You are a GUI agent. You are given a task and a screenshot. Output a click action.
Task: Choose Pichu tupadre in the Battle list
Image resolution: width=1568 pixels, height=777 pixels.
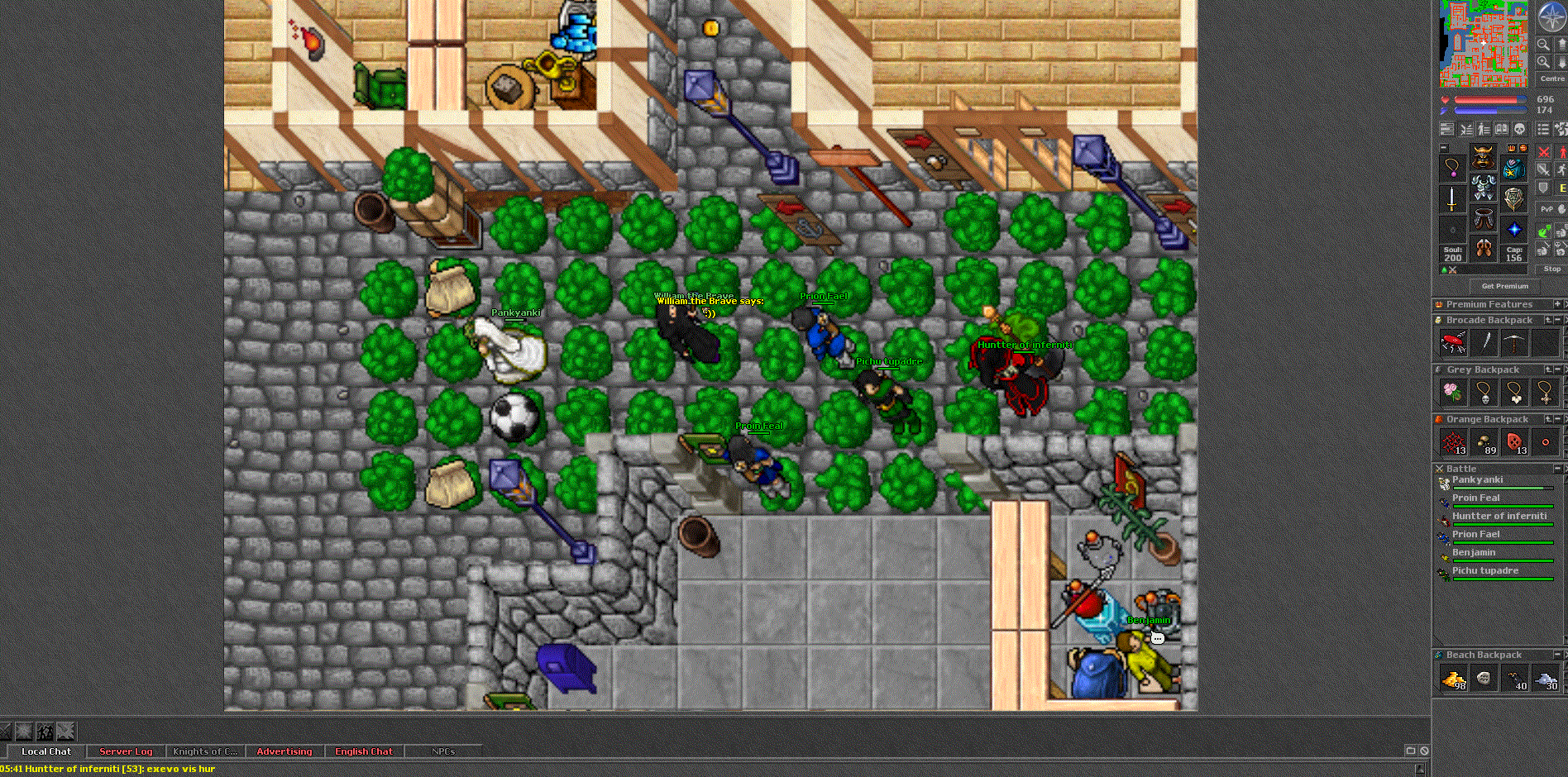click(1484, 571)
